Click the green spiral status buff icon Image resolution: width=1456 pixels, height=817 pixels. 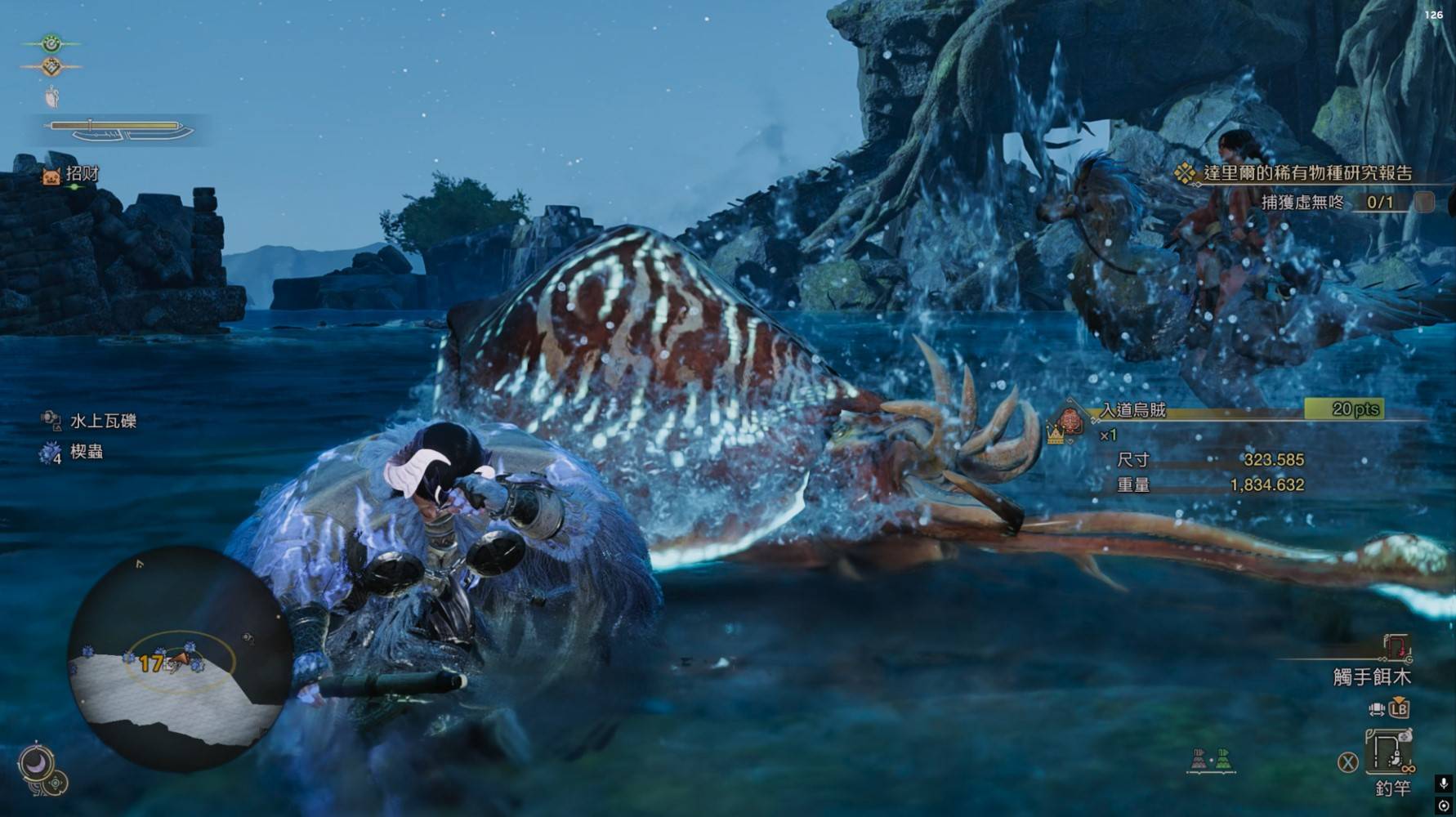tap(51, 42)
